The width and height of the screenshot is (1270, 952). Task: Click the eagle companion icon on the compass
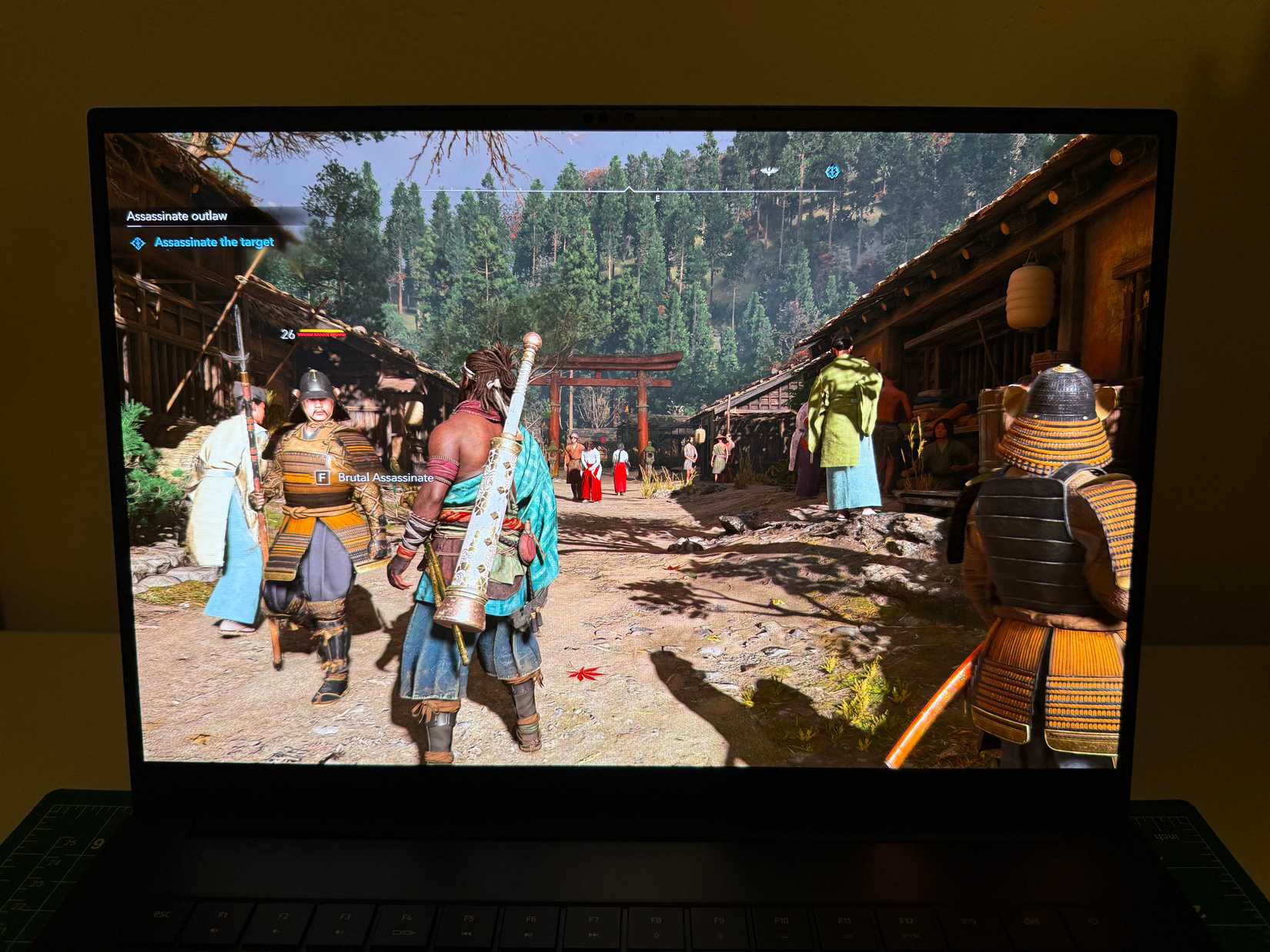770,171
